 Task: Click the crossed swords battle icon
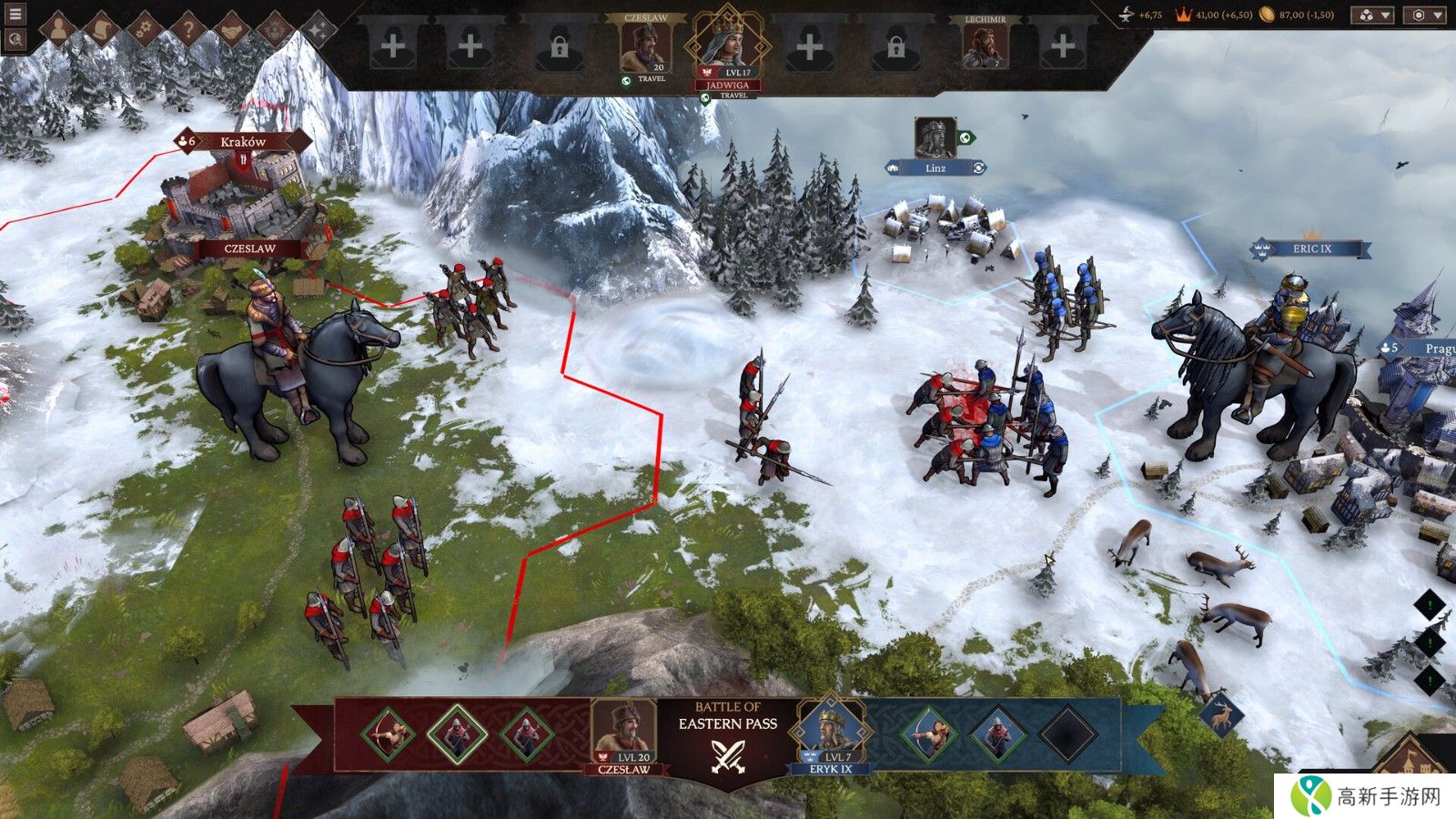(728, 756)
